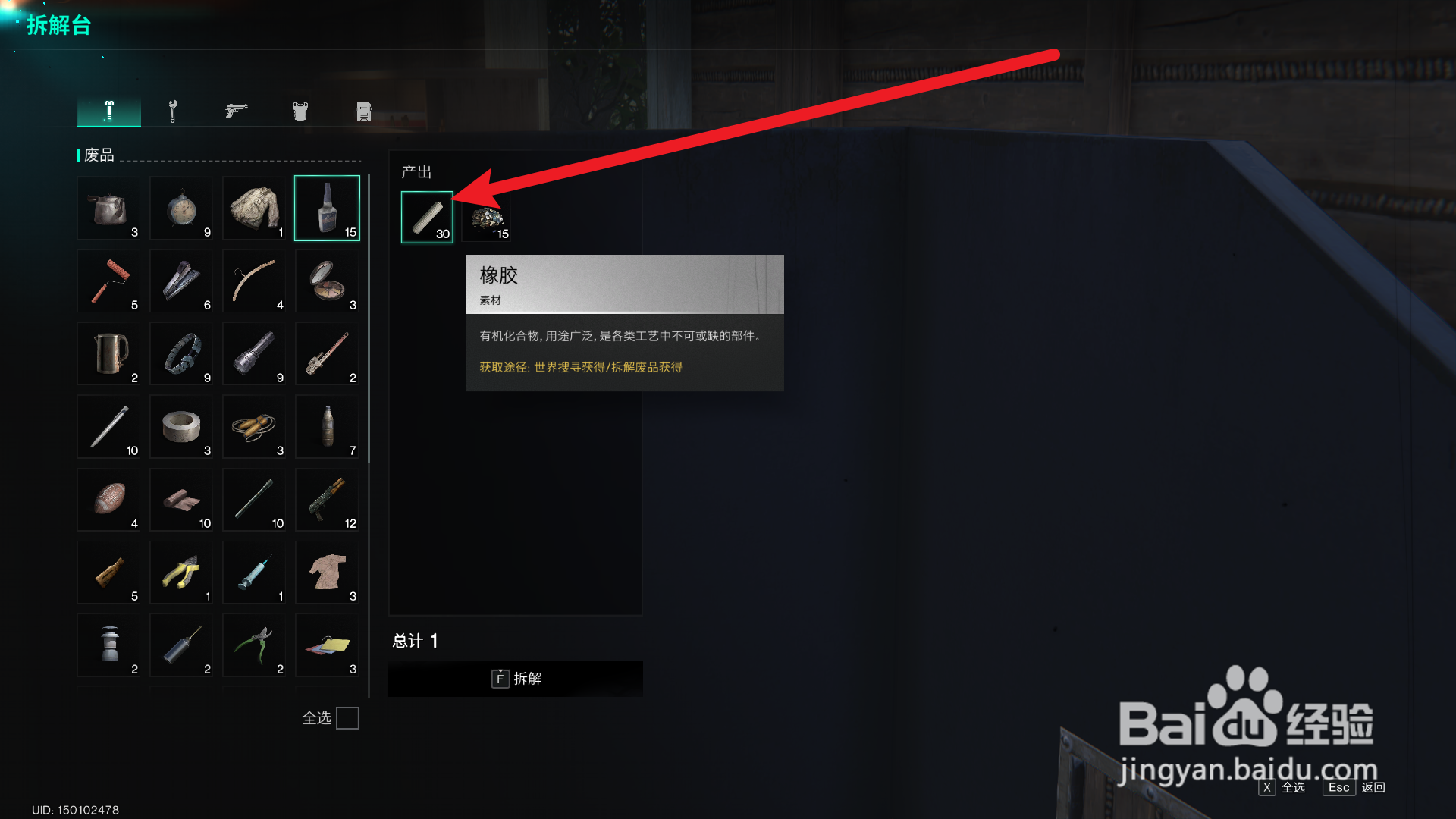Screen dimensions: 1456x819
Task: Select the backpack gear category icon
Action: click(362, 110)
